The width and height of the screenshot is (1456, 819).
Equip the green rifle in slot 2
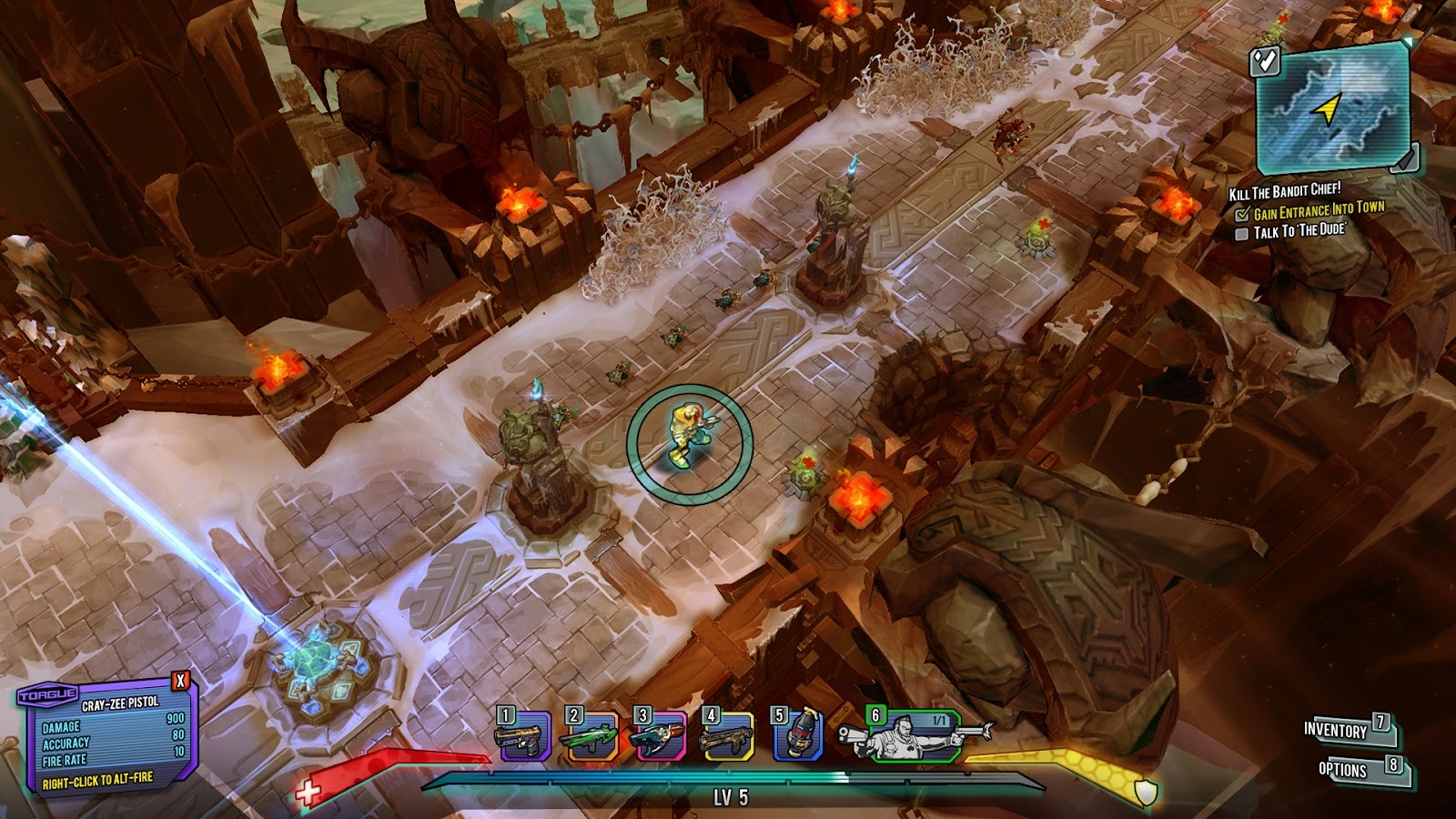click(590, 737)
